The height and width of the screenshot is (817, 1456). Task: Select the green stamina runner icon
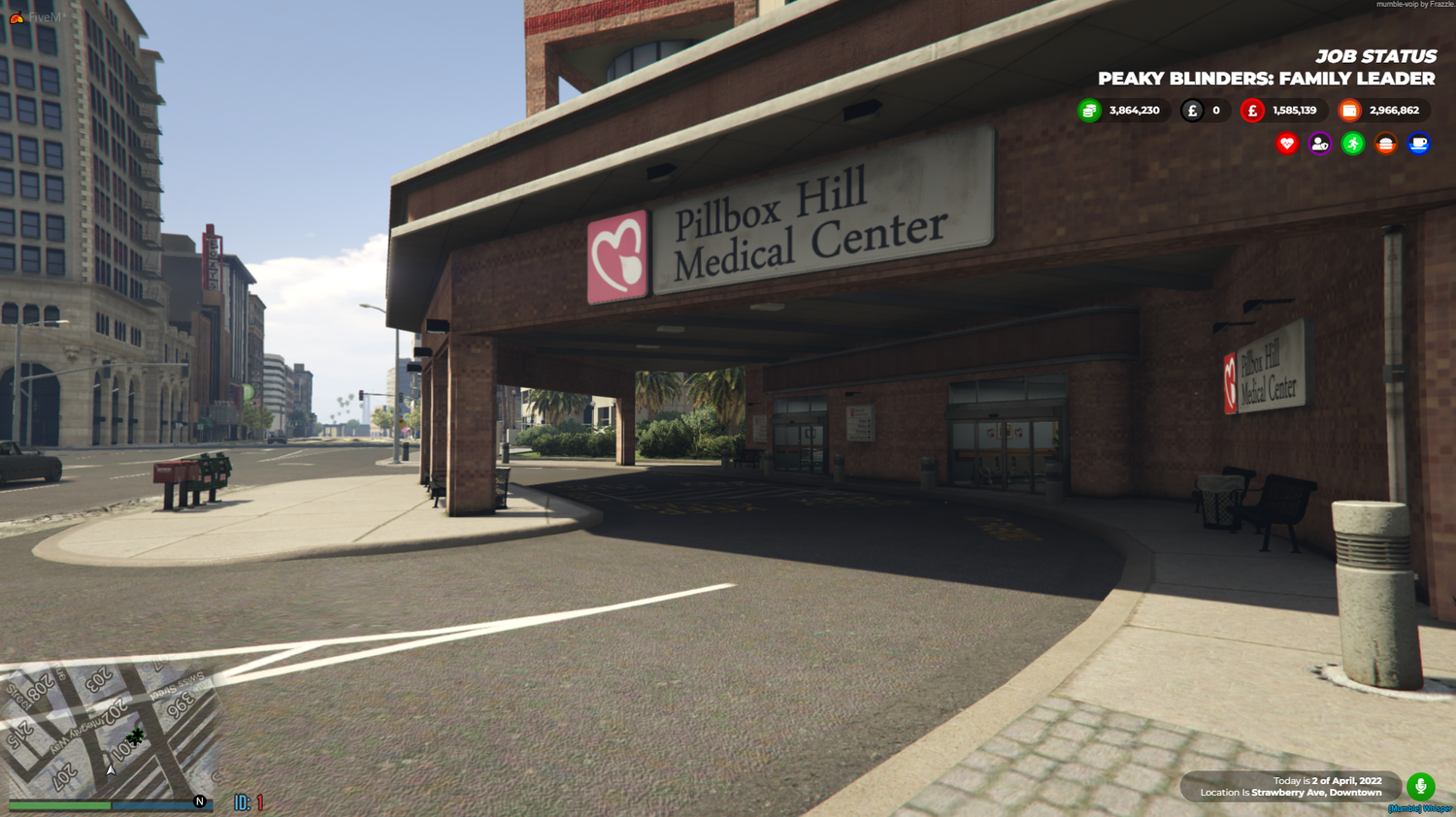(x=1351, y=144)
